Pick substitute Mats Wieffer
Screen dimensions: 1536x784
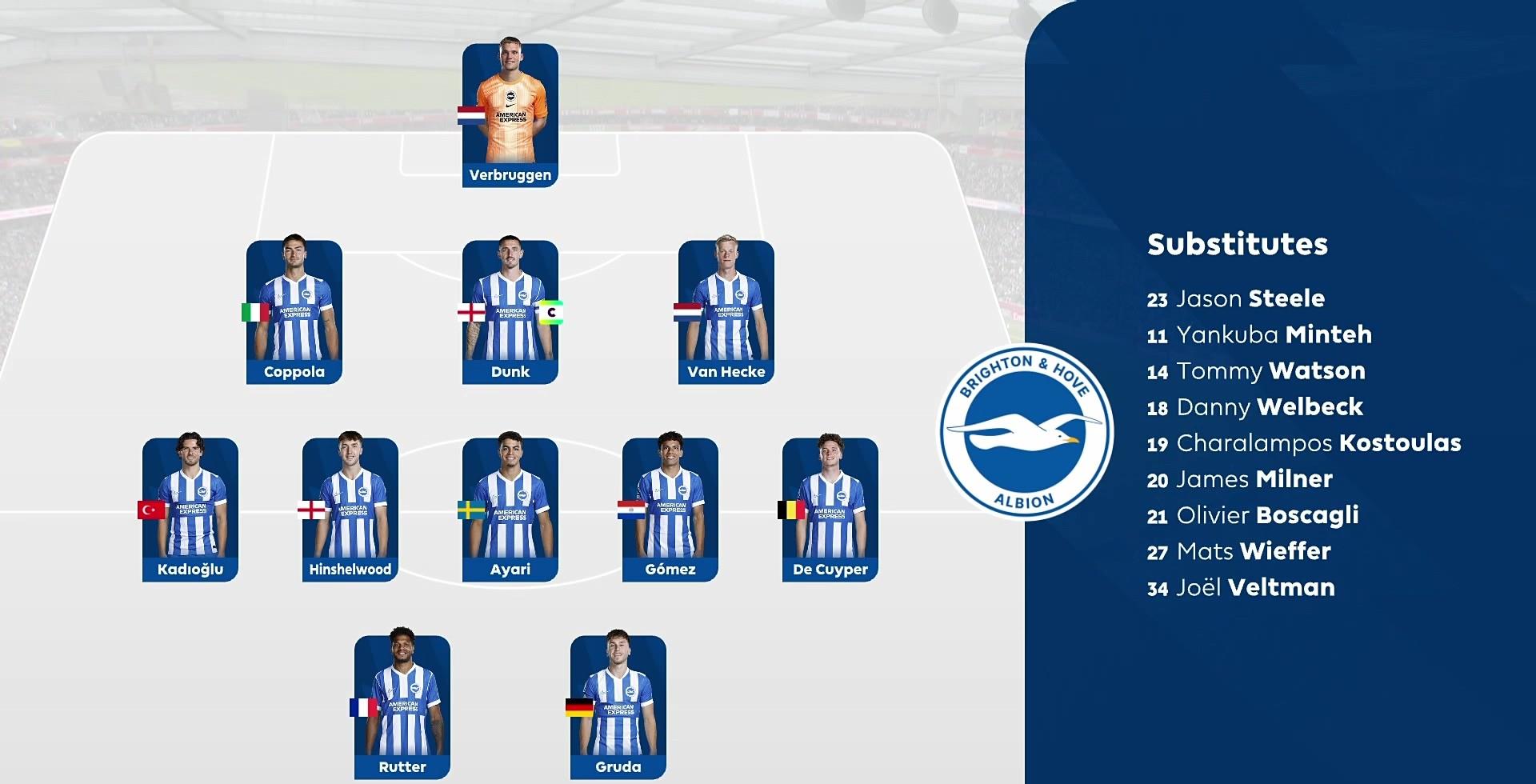[1238, 551]
